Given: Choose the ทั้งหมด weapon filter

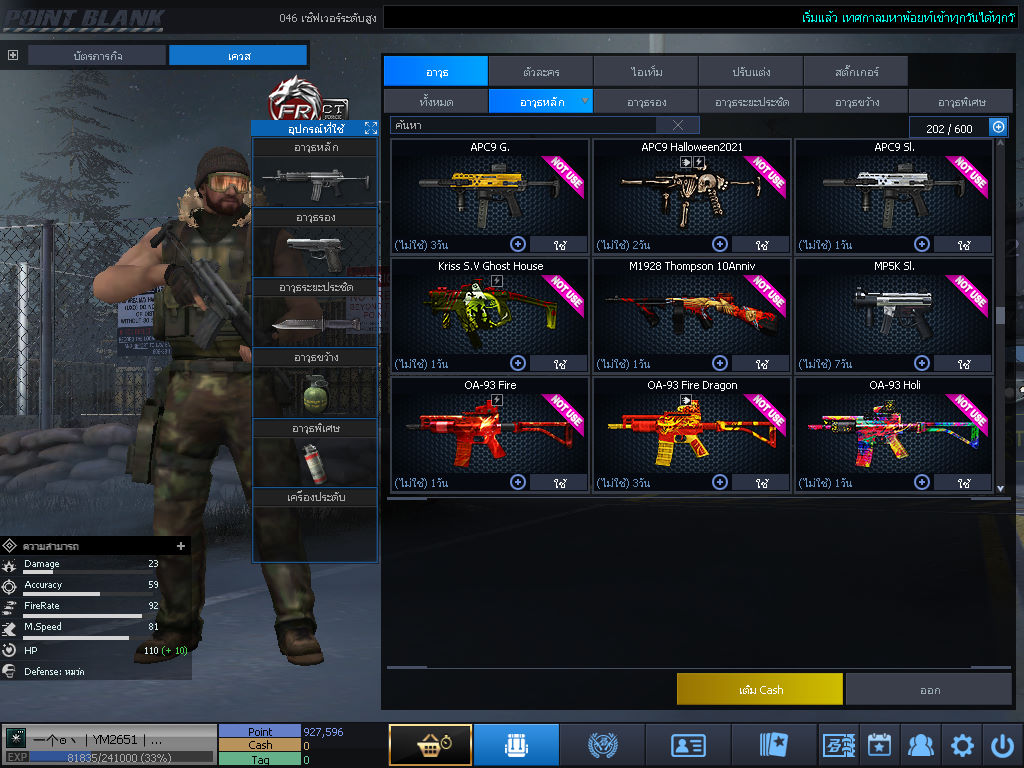Looking at the screenshot, I should tap(435, 101).
